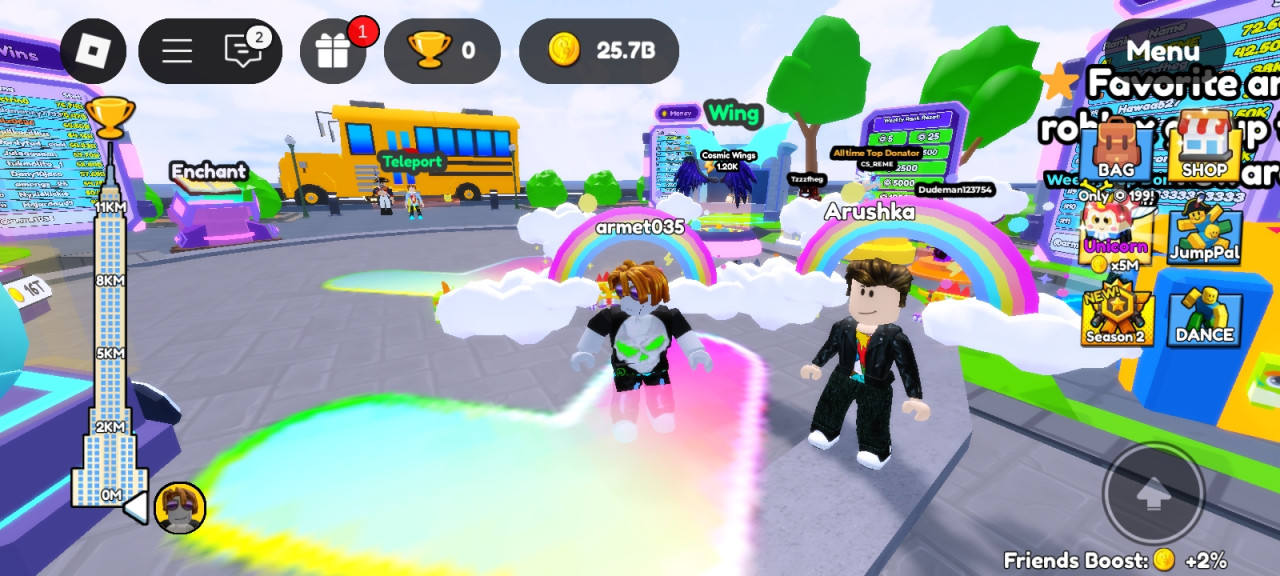Claim the gift box reward
The image size is (1280, 576).
[x=333, y=51]
